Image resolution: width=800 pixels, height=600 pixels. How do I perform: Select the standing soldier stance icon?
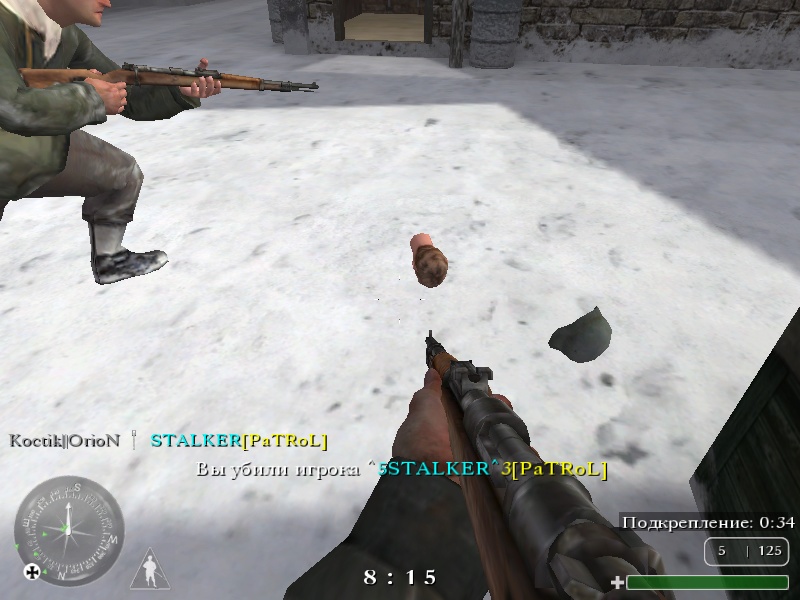[149, 571]
